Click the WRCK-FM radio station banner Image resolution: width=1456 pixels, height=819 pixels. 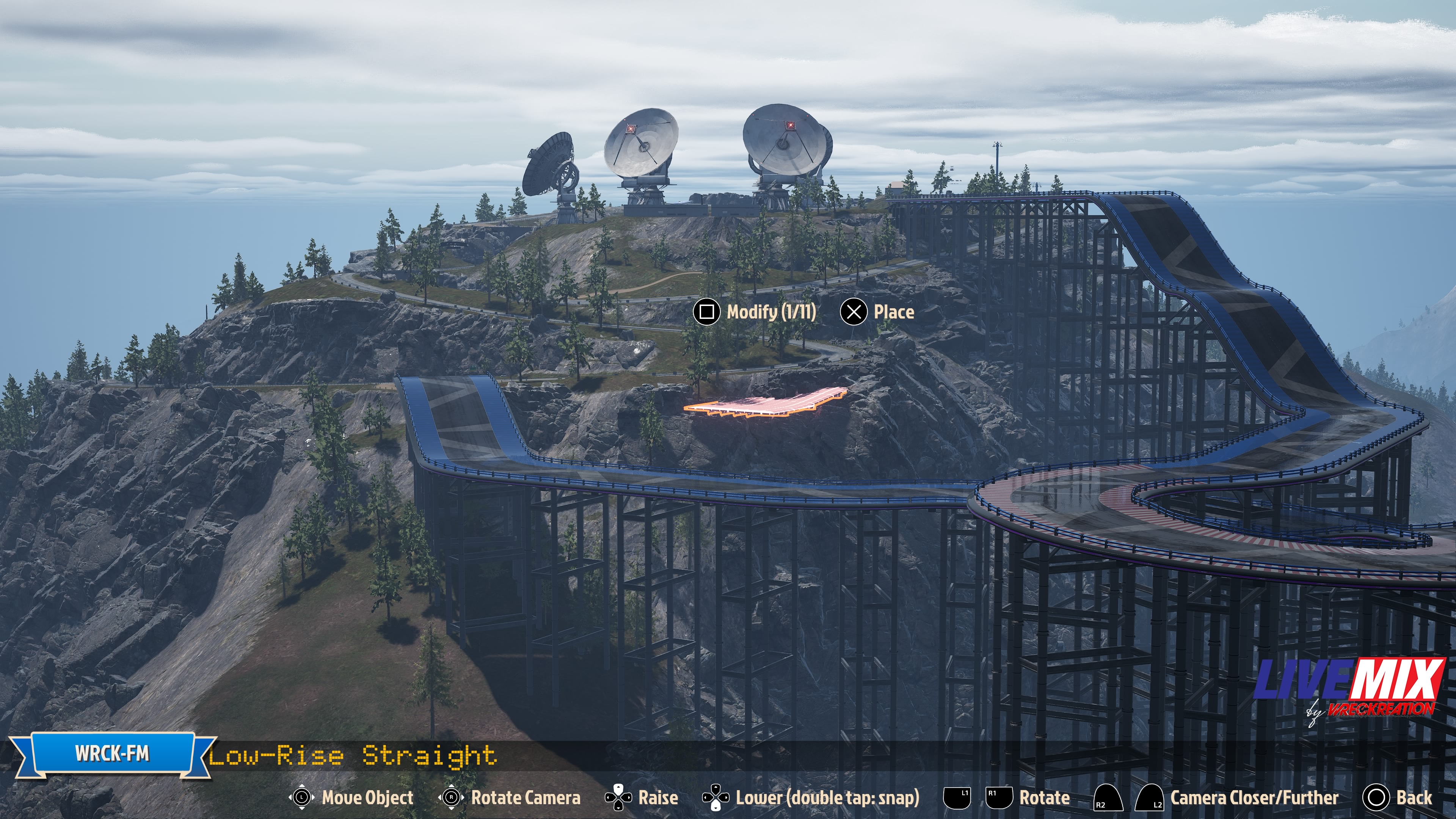(x=112, y=754)
